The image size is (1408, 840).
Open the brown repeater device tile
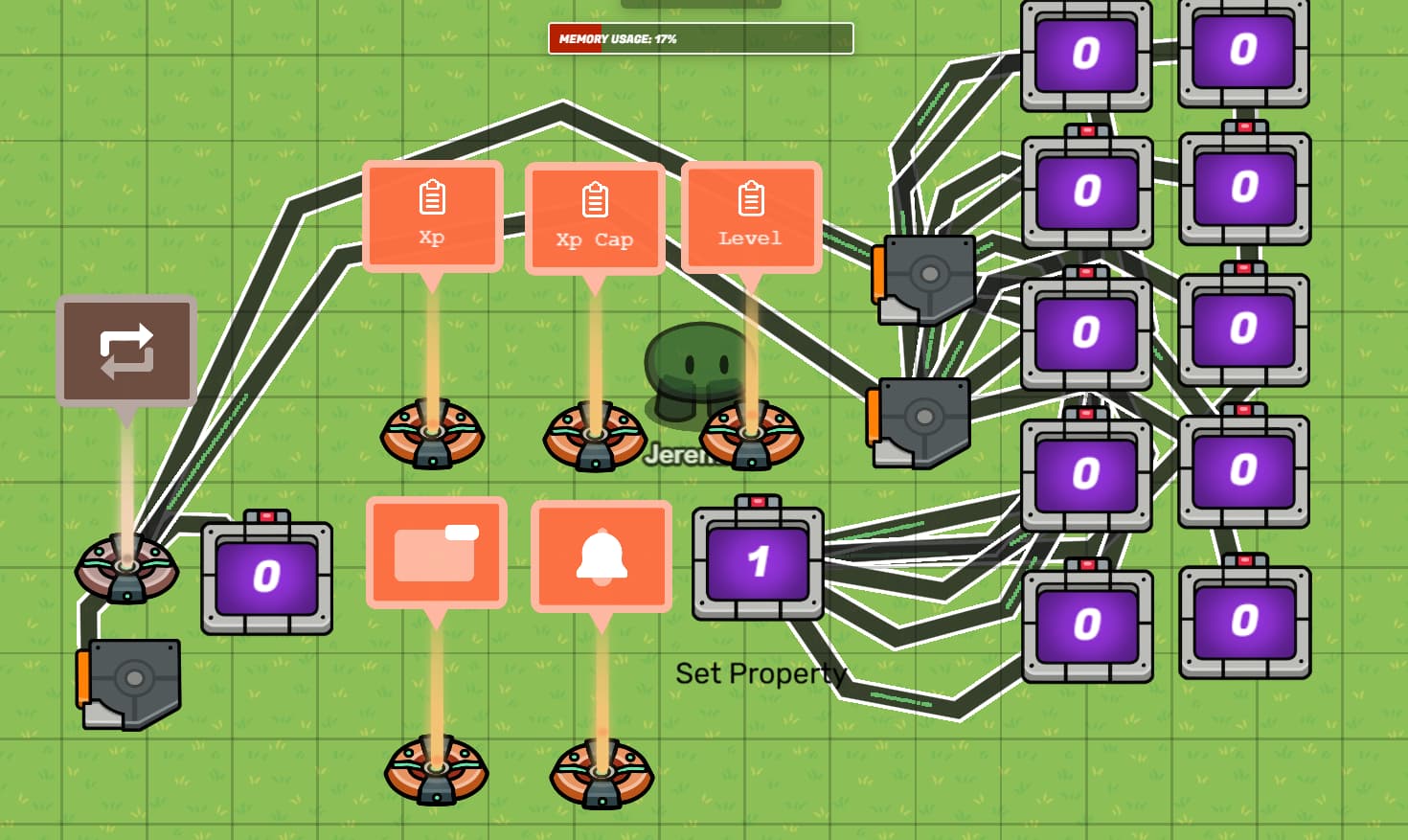click(x=126, y=350)
